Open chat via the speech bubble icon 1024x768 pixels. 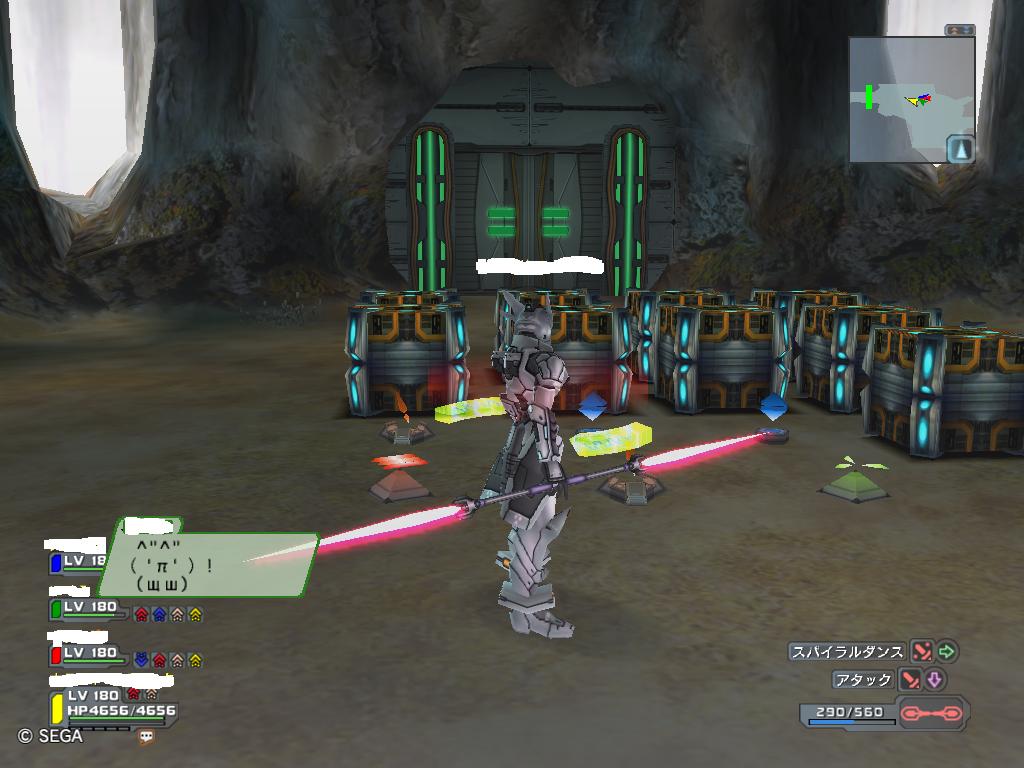click(x=147, y=736)
